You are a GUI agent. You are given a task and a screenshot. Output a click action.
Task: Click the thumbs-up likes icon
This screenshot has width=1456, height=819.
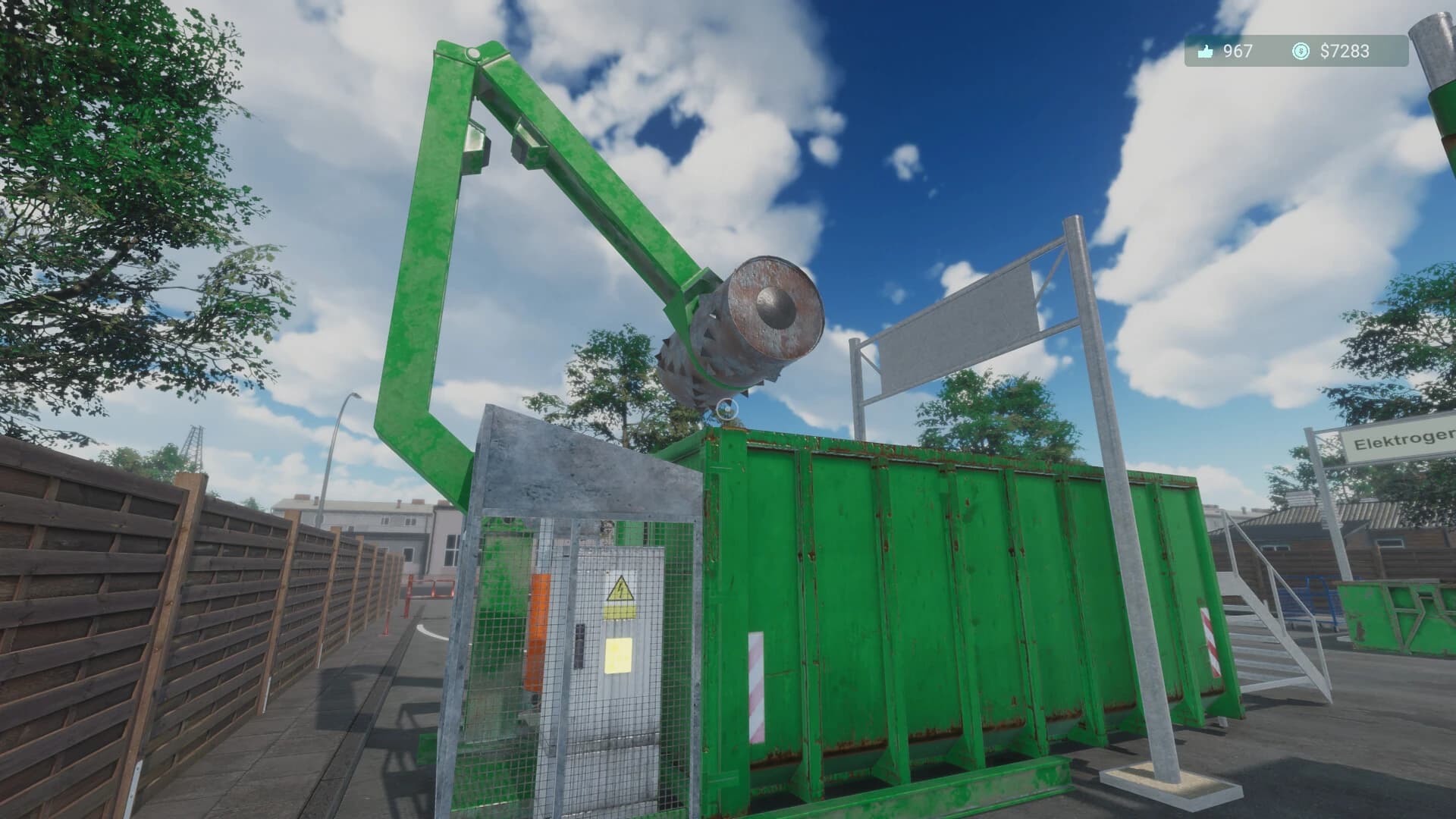(x=1207, y=53)
